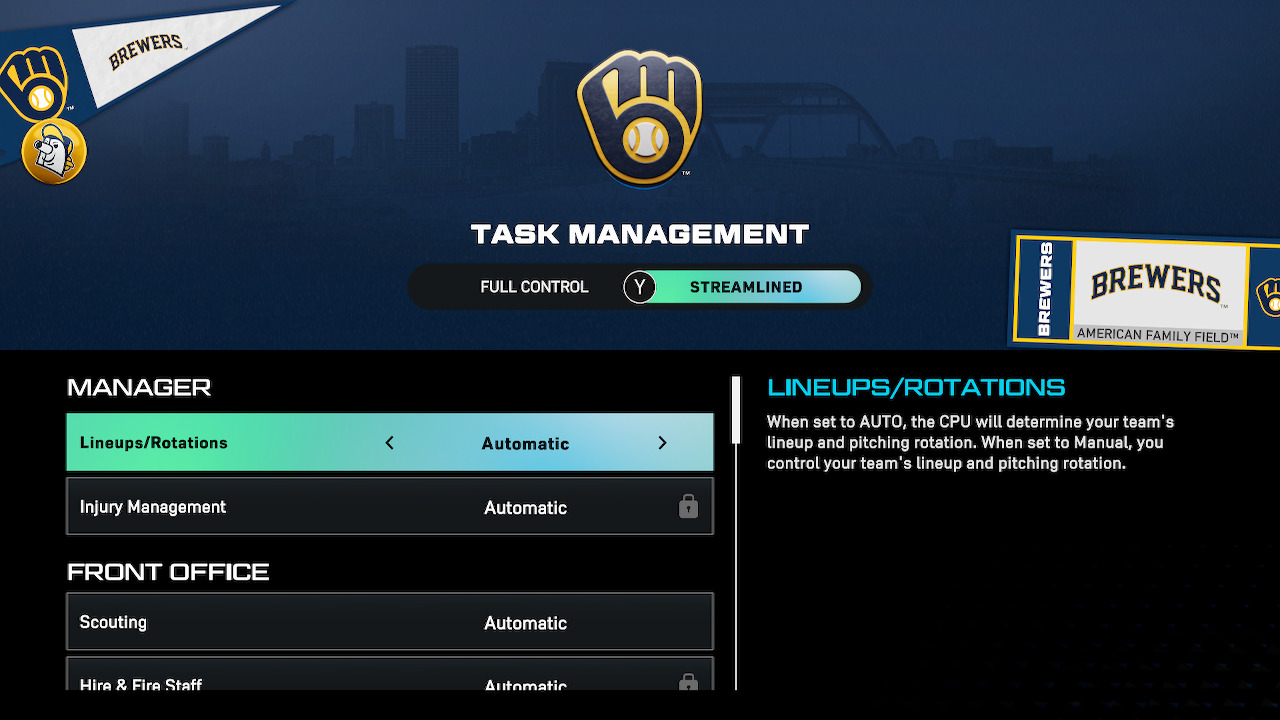Switch task management to Full Control

pyautogui.click(x=534, y=287)
